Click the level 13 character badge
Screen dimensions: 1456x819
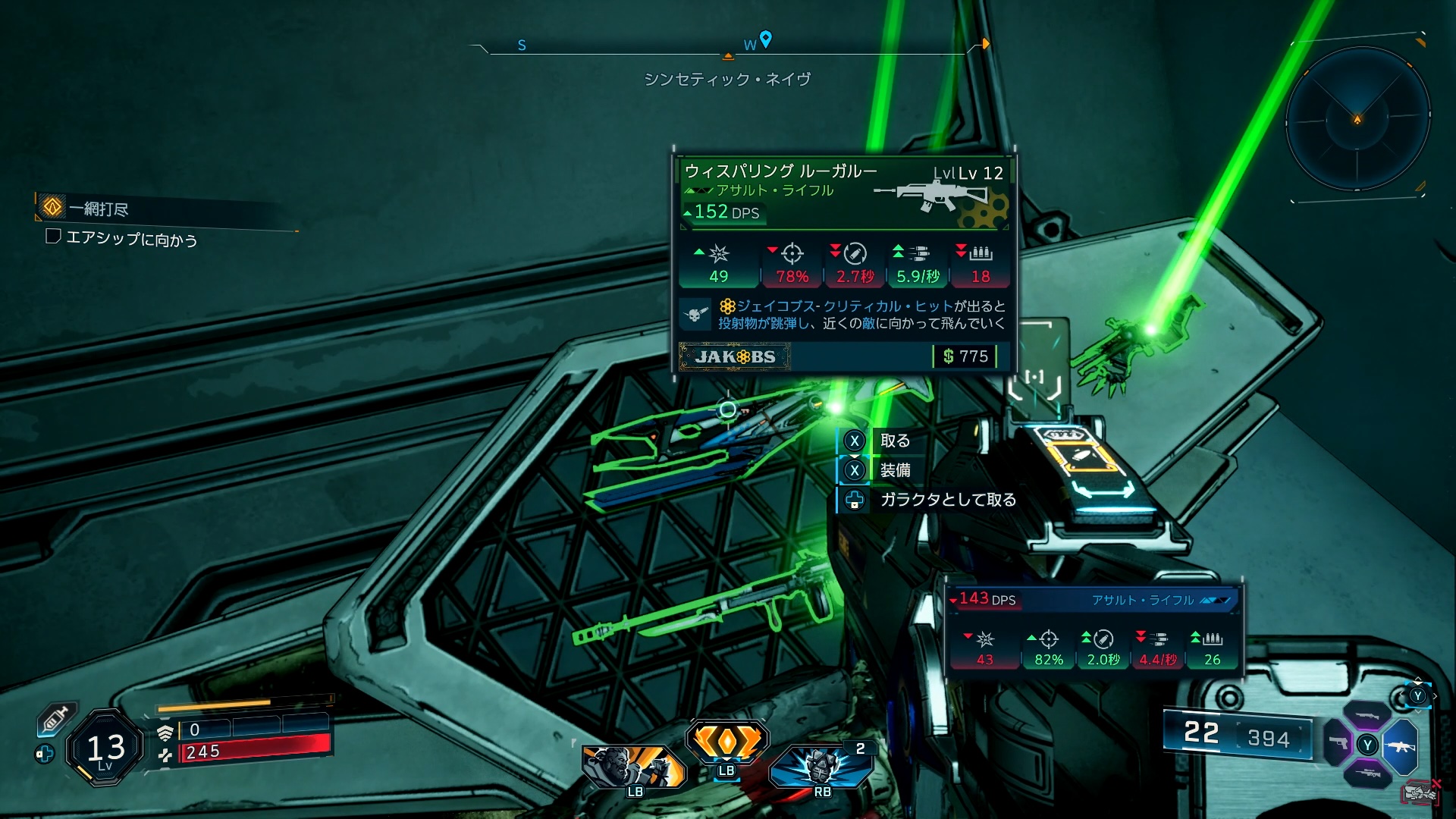point(105,748)
